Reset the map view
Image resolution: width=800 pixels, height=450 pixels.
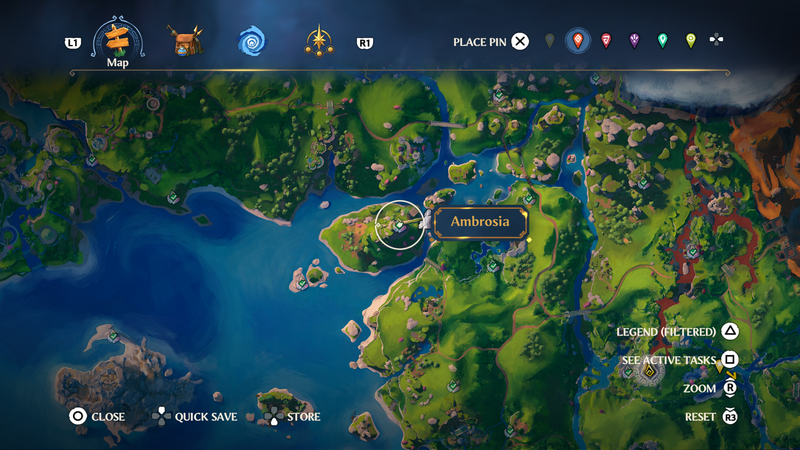click(731, 416)
